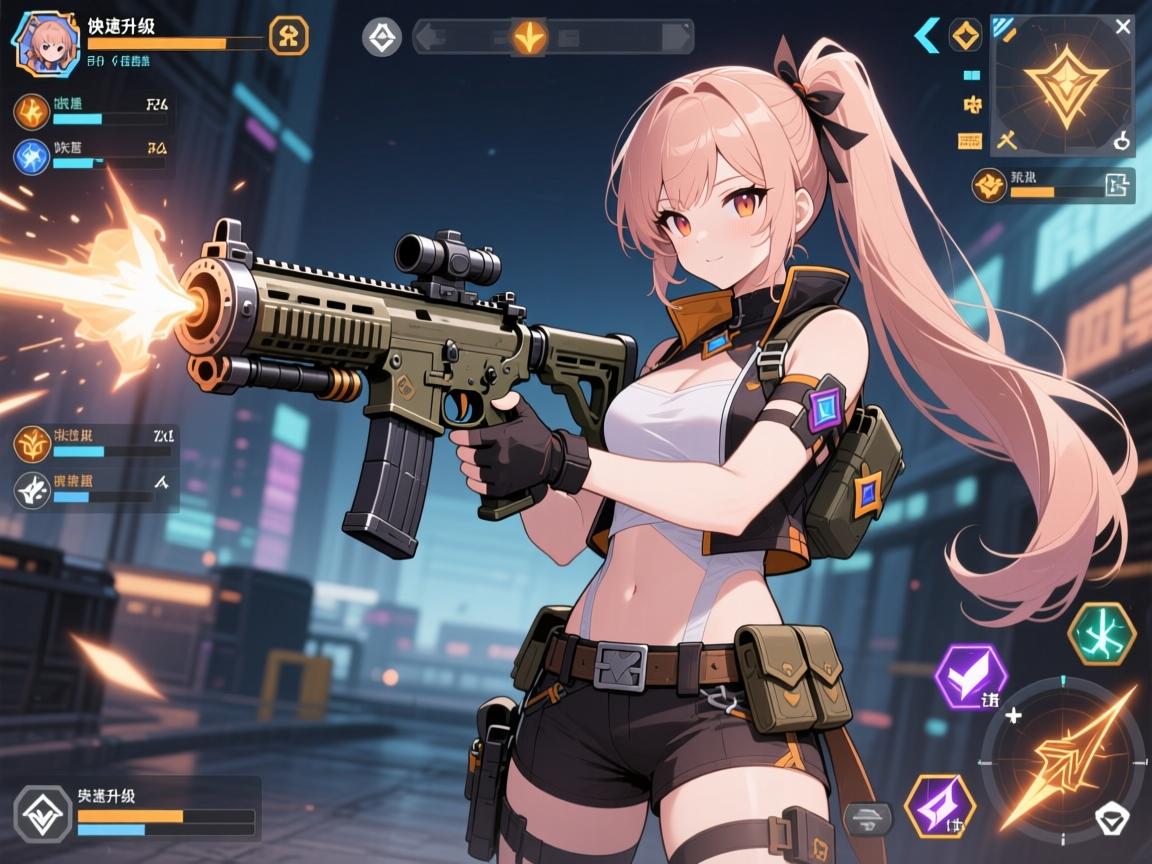Screen dimensions: 1152x864
Task: Click the orange diamond button next to the minimap
Action: 965,36
